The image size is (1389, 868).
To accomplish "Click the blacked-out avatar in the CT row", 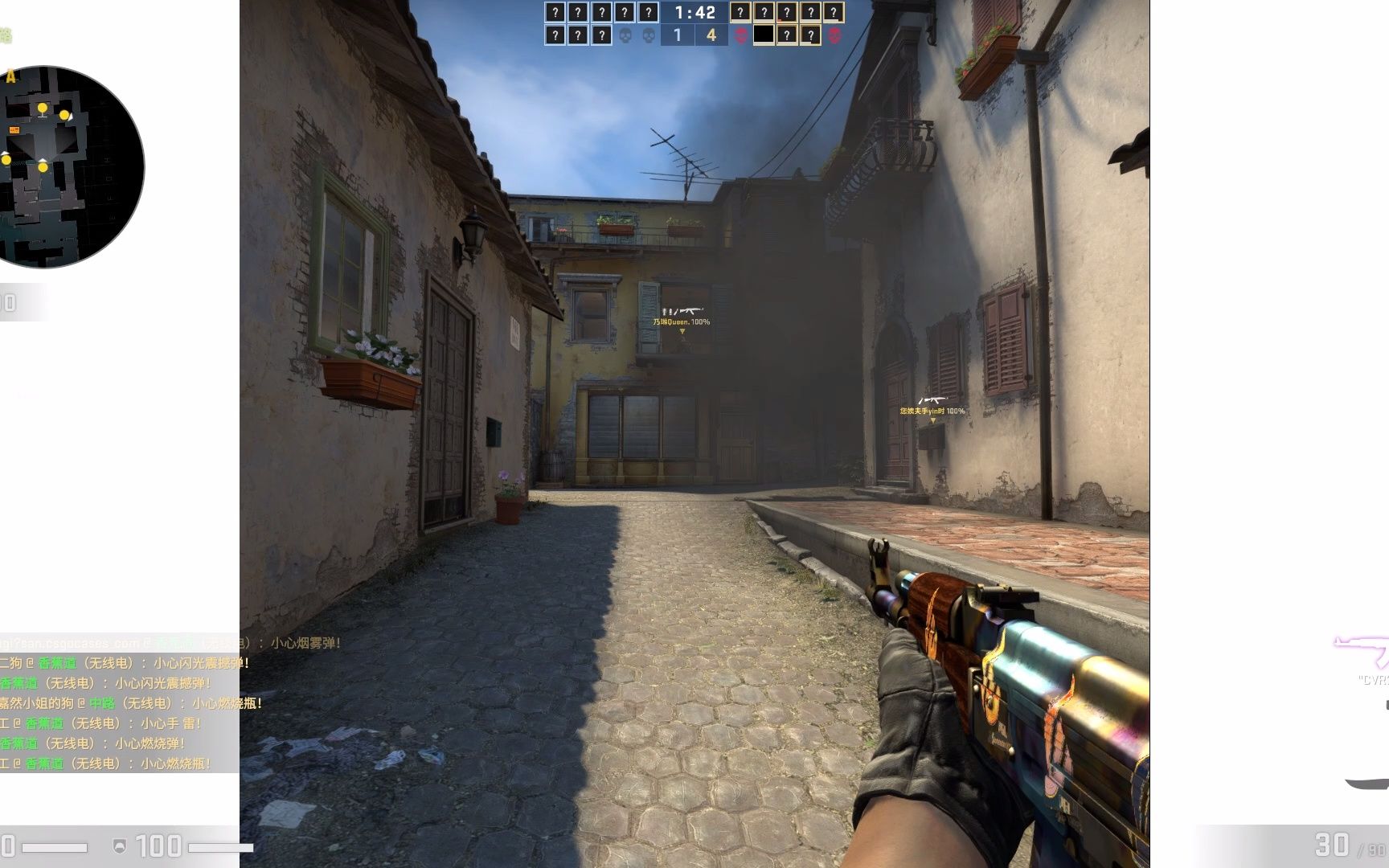I will click(764, 35).
